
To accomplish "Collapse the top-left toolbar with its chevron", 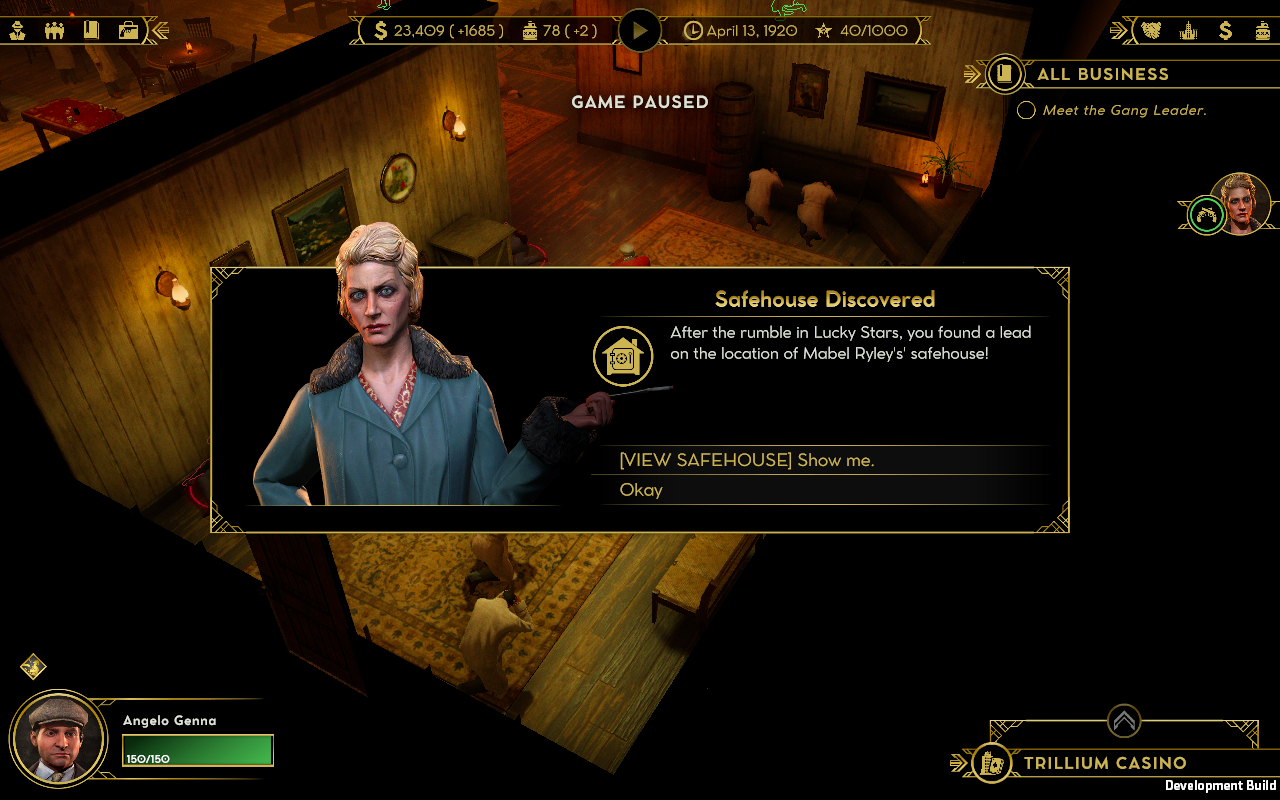I will coord(160,29).
